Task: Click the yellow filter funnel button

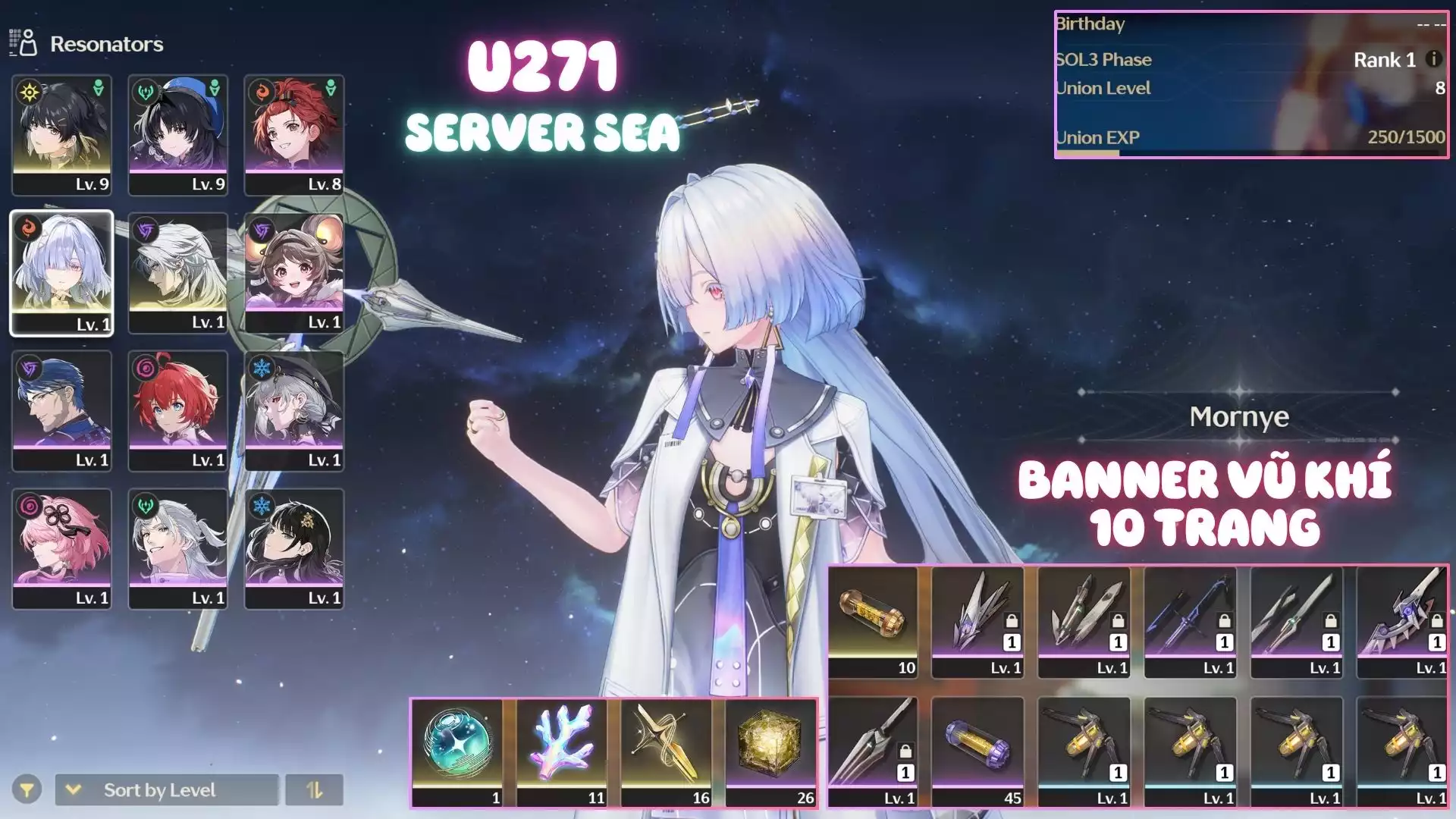Action: point(27,790)
